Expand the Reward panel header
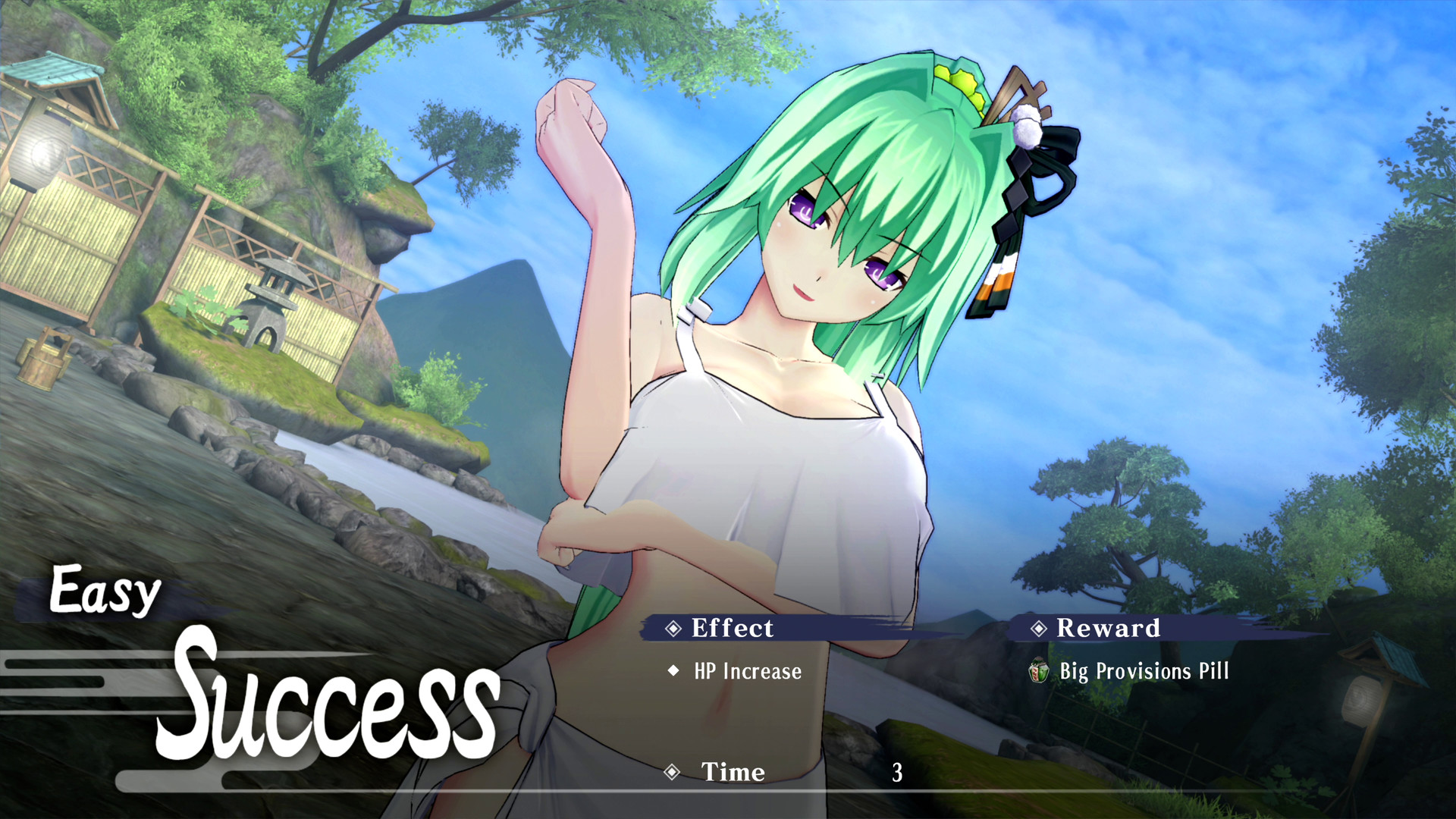The width and height of the screenshot is (1456, 819). pyautogui.click(x=1109, y=628)
